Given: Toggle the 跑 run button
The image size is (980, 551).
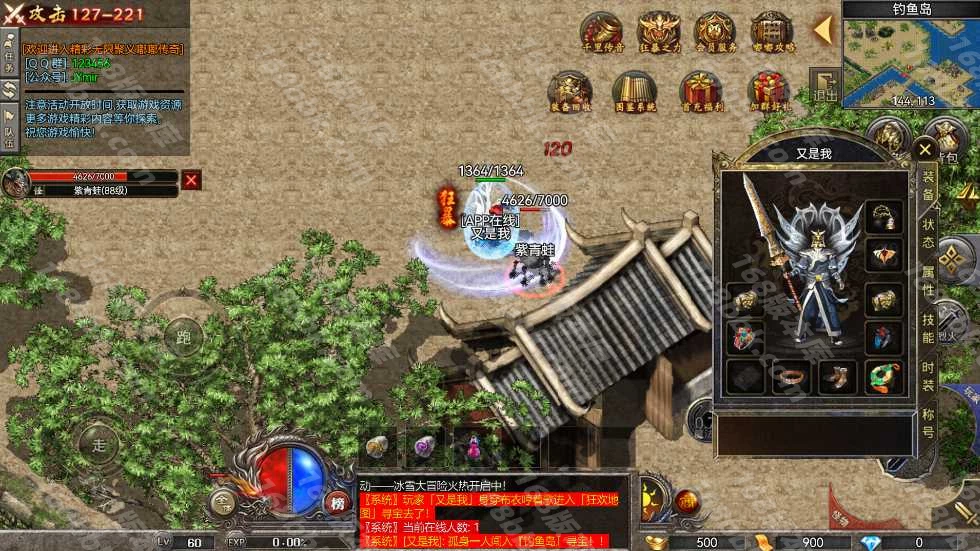Looking at the screenshot, I should pos(183,336).
